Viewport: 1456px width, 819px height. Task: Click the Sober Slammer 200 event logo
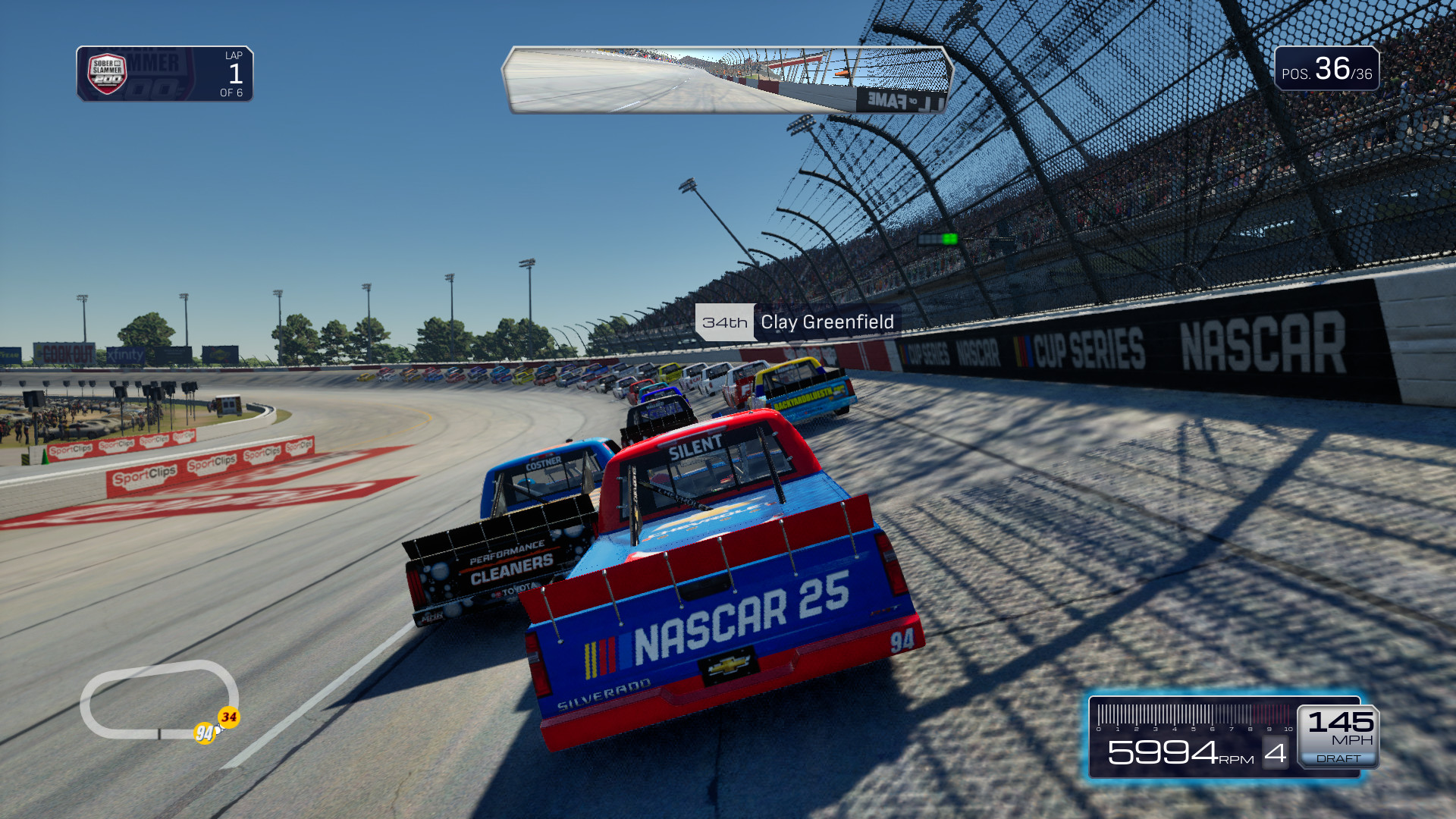pos(107,74)
